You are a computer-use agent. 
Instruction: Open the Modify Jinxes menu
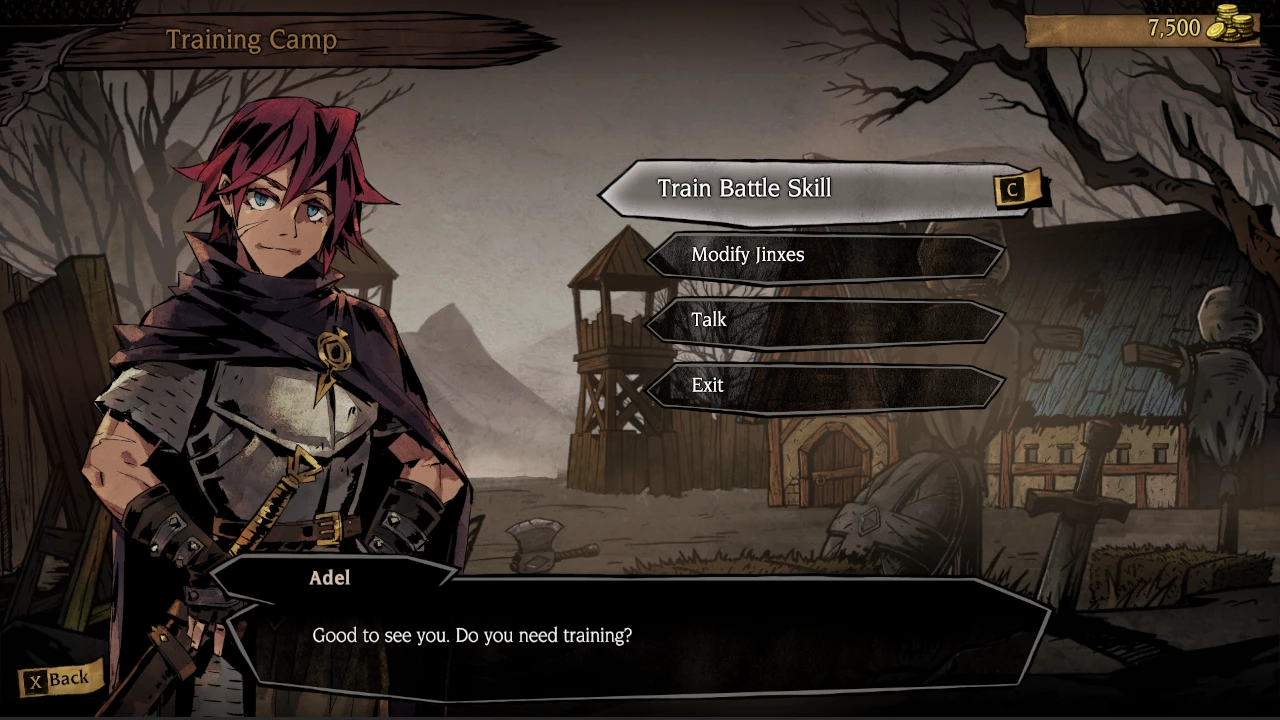[825, 255]
